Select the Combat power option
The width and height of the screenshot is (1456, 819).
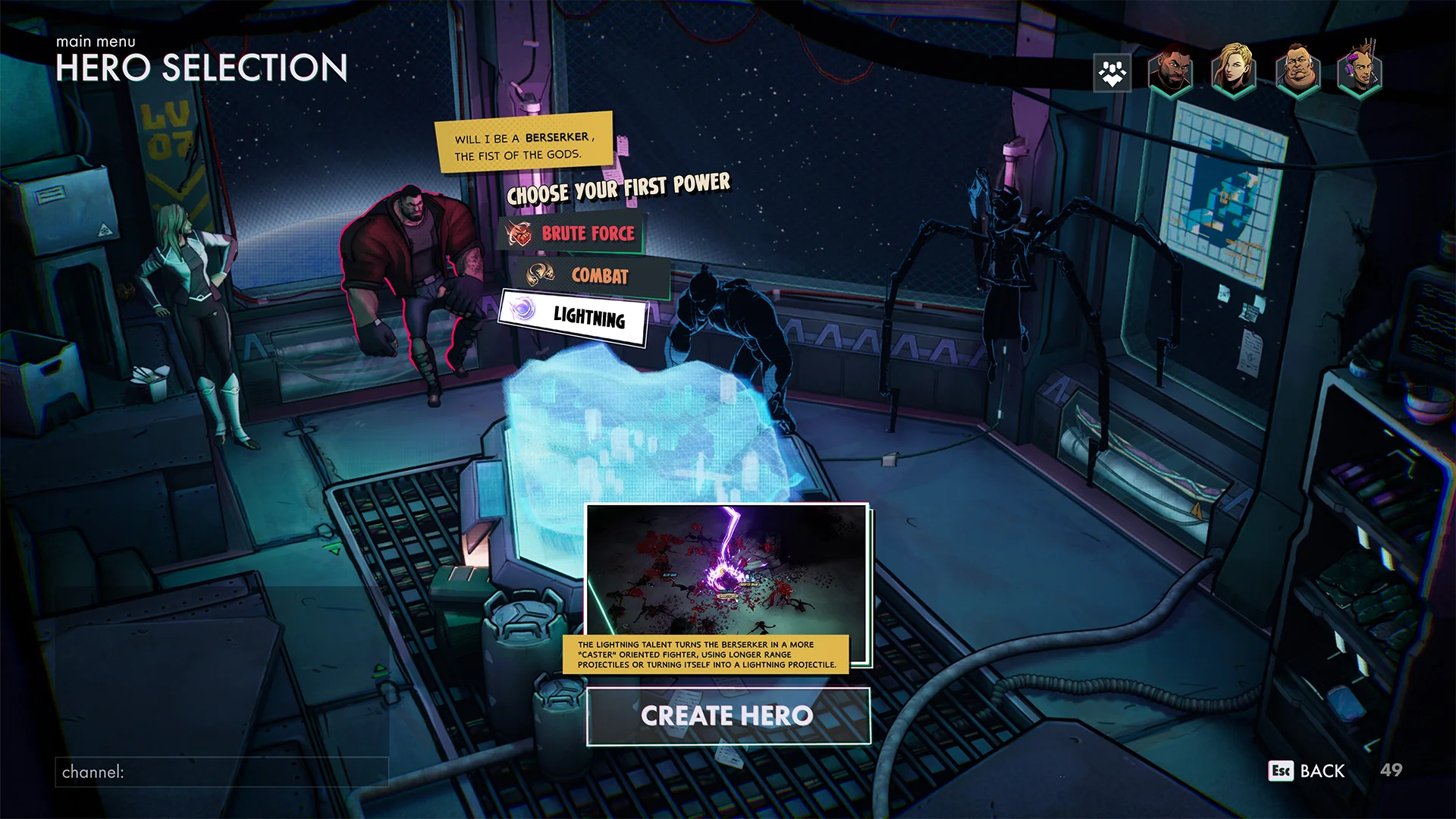tap(591, 276)
